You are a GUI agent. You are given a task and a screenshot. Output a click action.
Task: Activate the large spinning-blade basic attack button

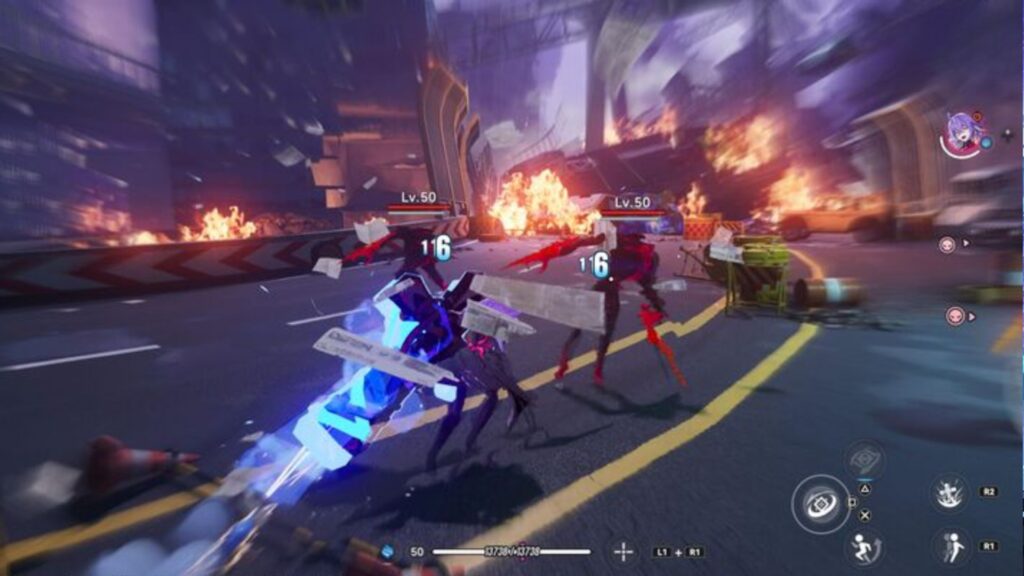pyautogui.click(x=821, y=503)
